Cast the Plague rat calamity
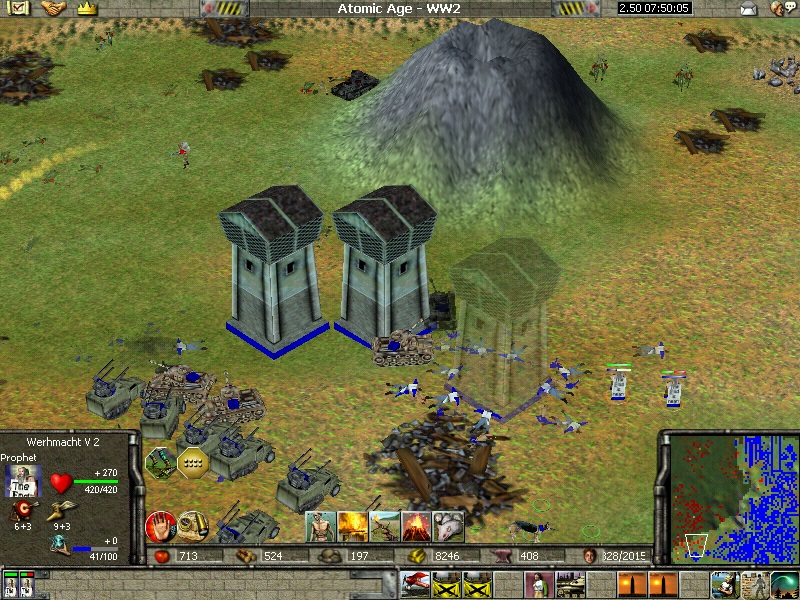Image resolution: width=800 pixels, height=600 pixels. coord(450,525)
